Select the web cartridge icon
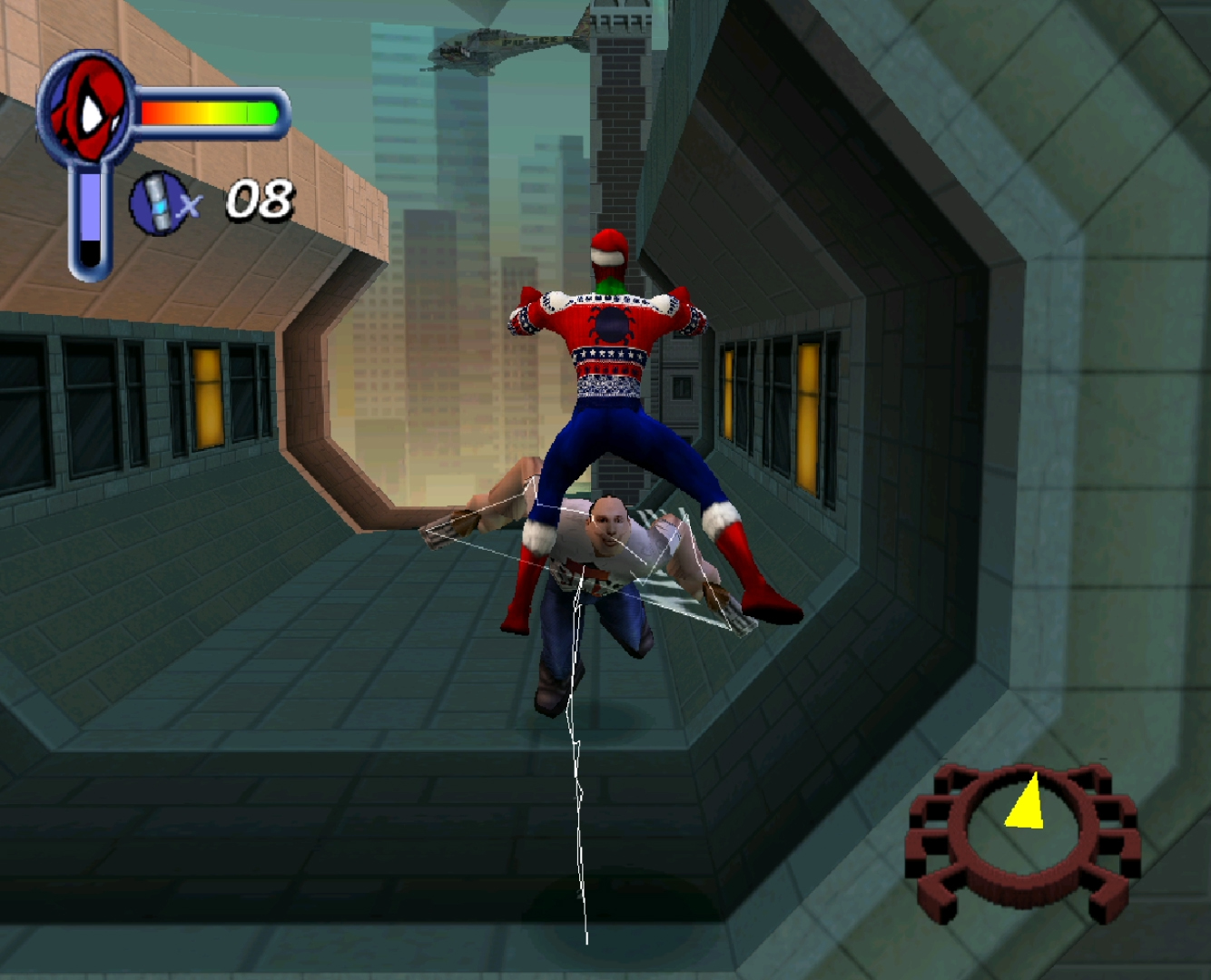 point(159,203)
